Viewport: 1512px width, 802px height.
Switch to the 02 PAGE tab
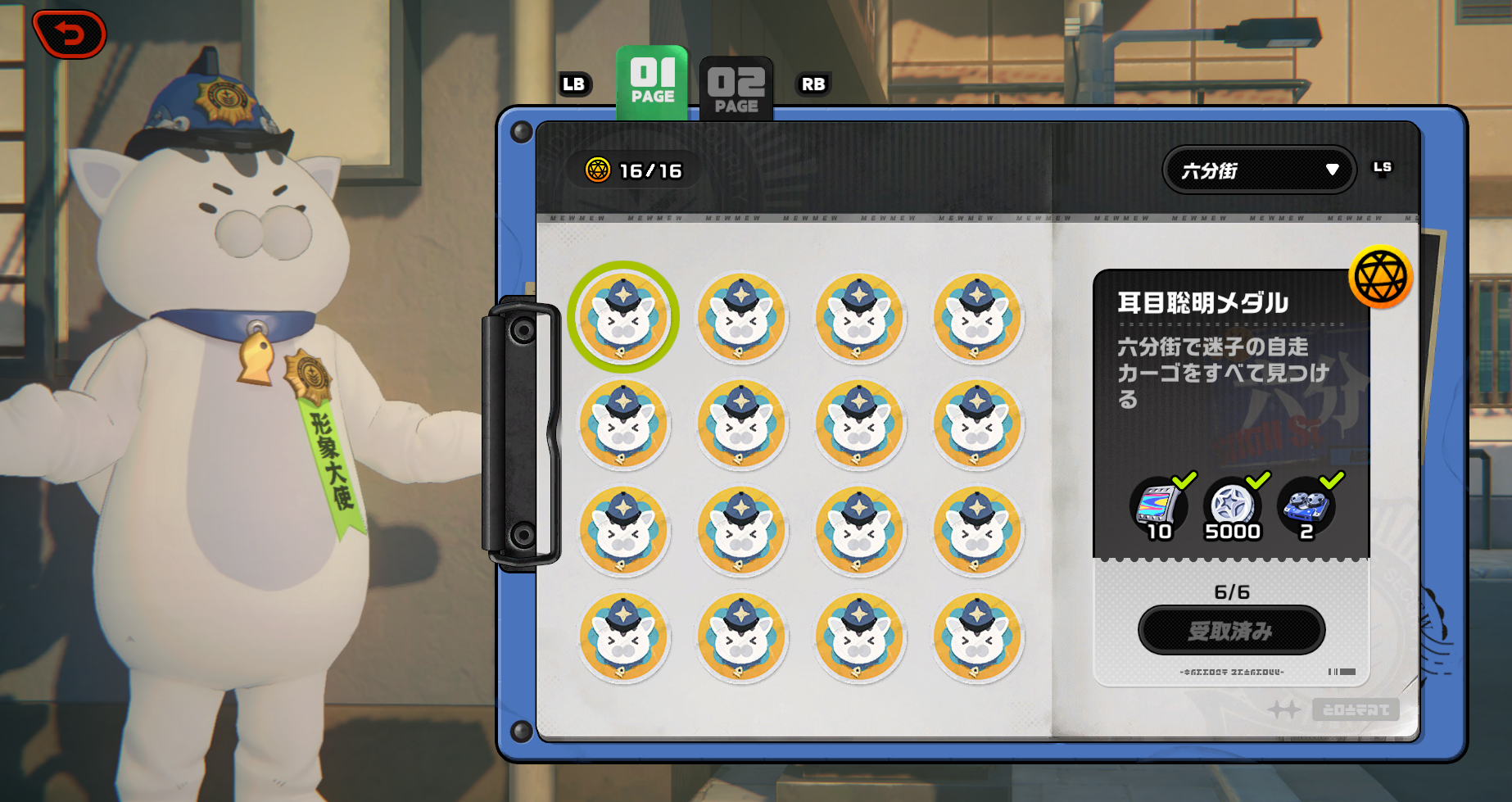pos(736,88)
